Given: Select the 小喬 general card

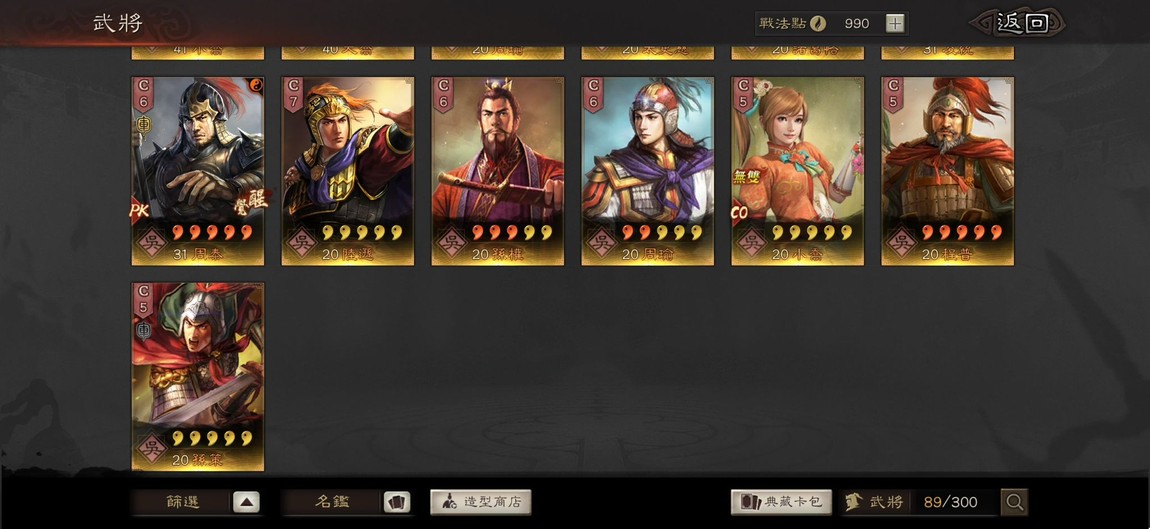Looking at the screenshot, I should point(798,170).
